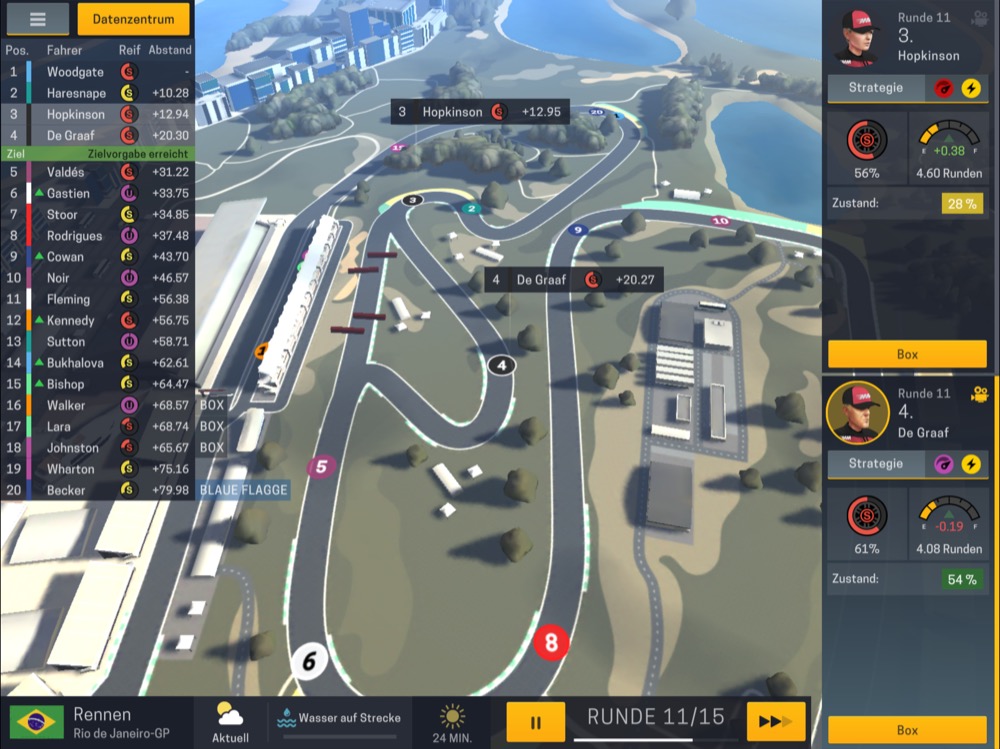Click De Graaf's label on the track

(x=573, y=280)
